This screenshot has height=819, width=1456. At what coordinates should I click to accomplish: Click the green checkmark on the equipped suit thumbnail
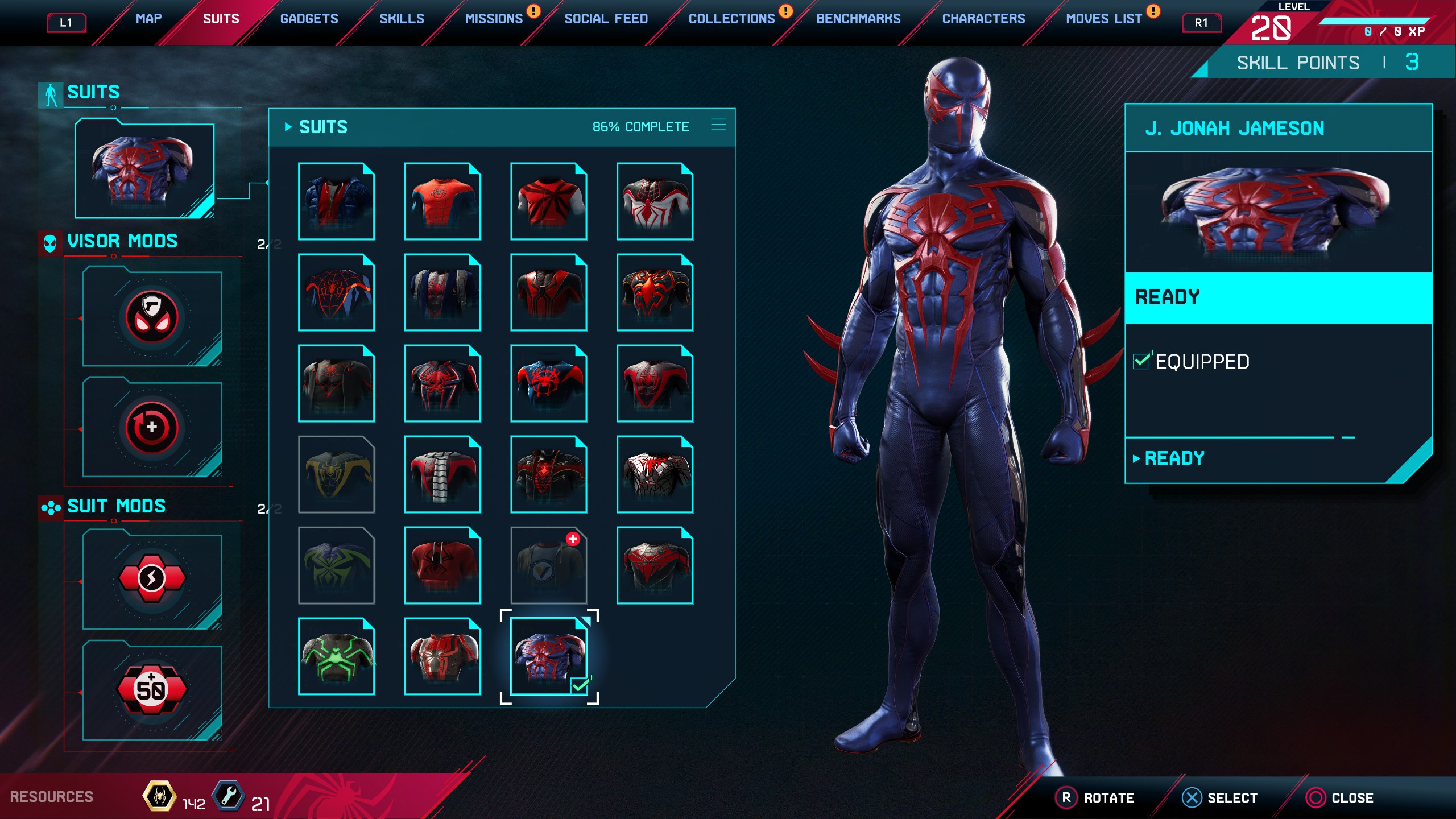[580, 686]
